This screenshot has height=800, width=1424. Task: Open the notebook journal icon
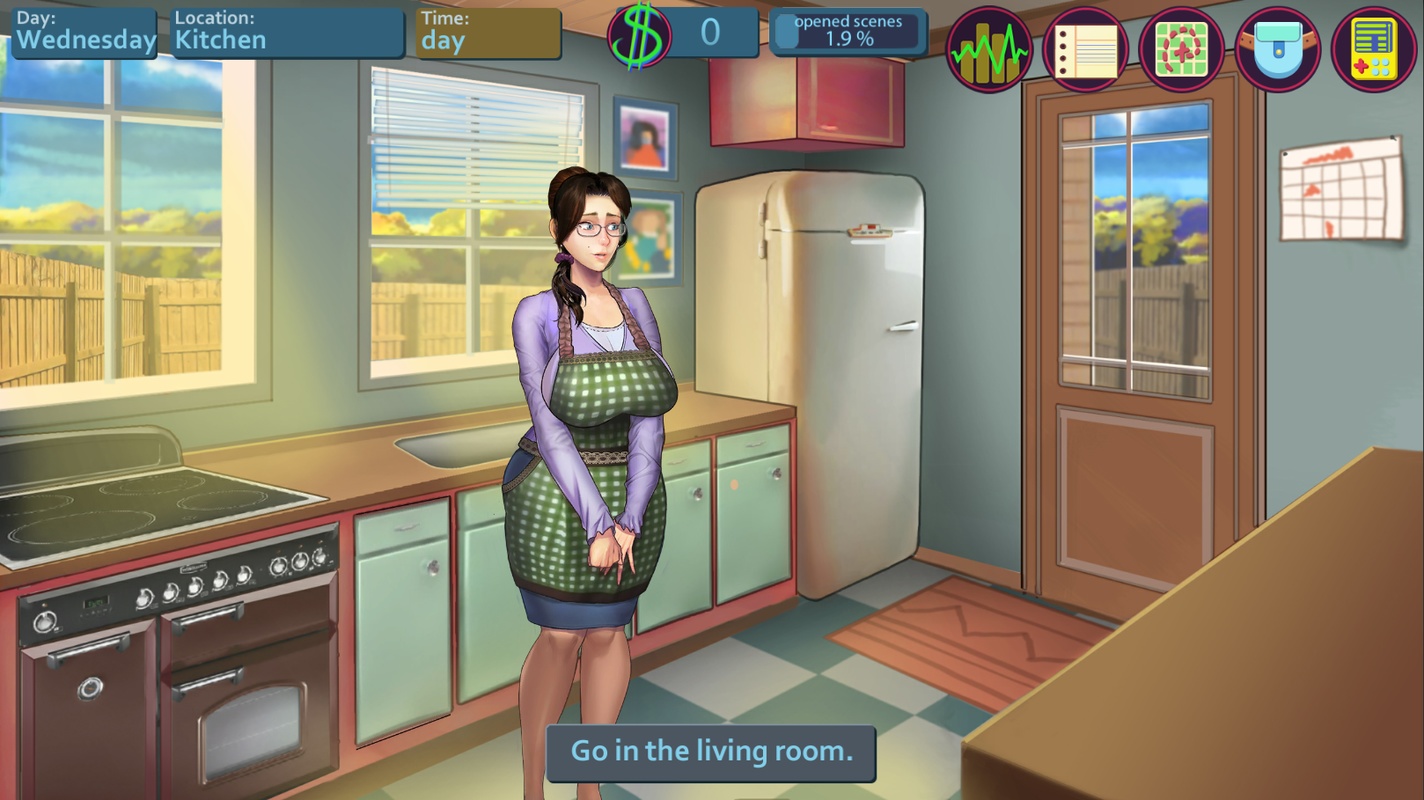1085,47
